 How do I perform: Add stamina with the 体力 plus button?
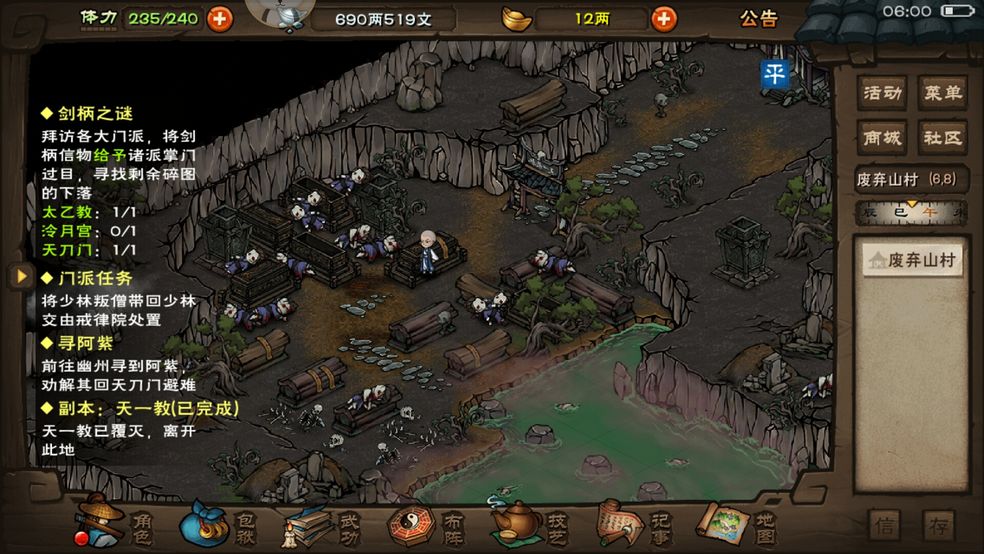coord(219,18)
